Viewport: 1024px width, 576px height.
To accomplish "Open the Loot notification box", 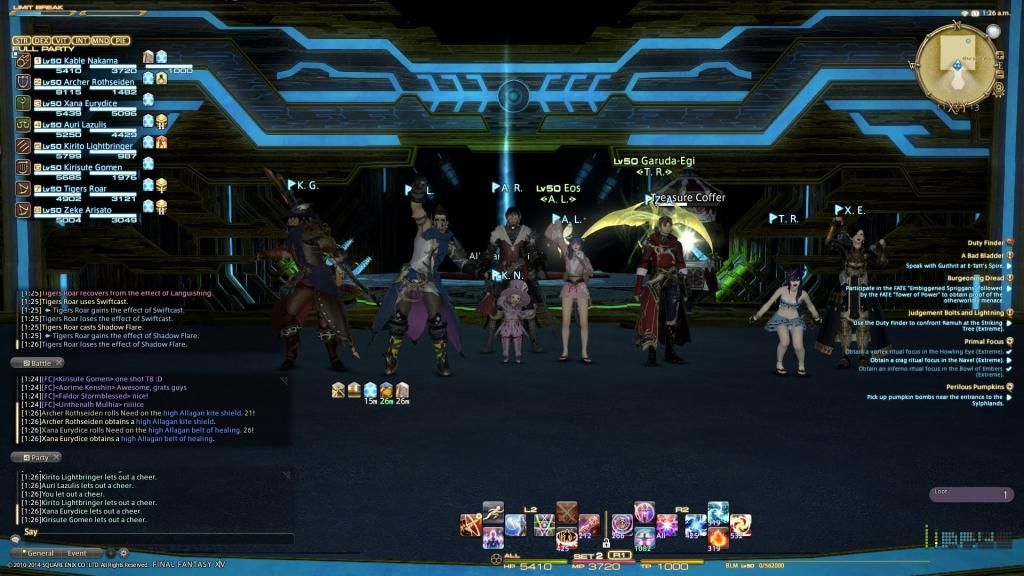I will coord(971,494).
